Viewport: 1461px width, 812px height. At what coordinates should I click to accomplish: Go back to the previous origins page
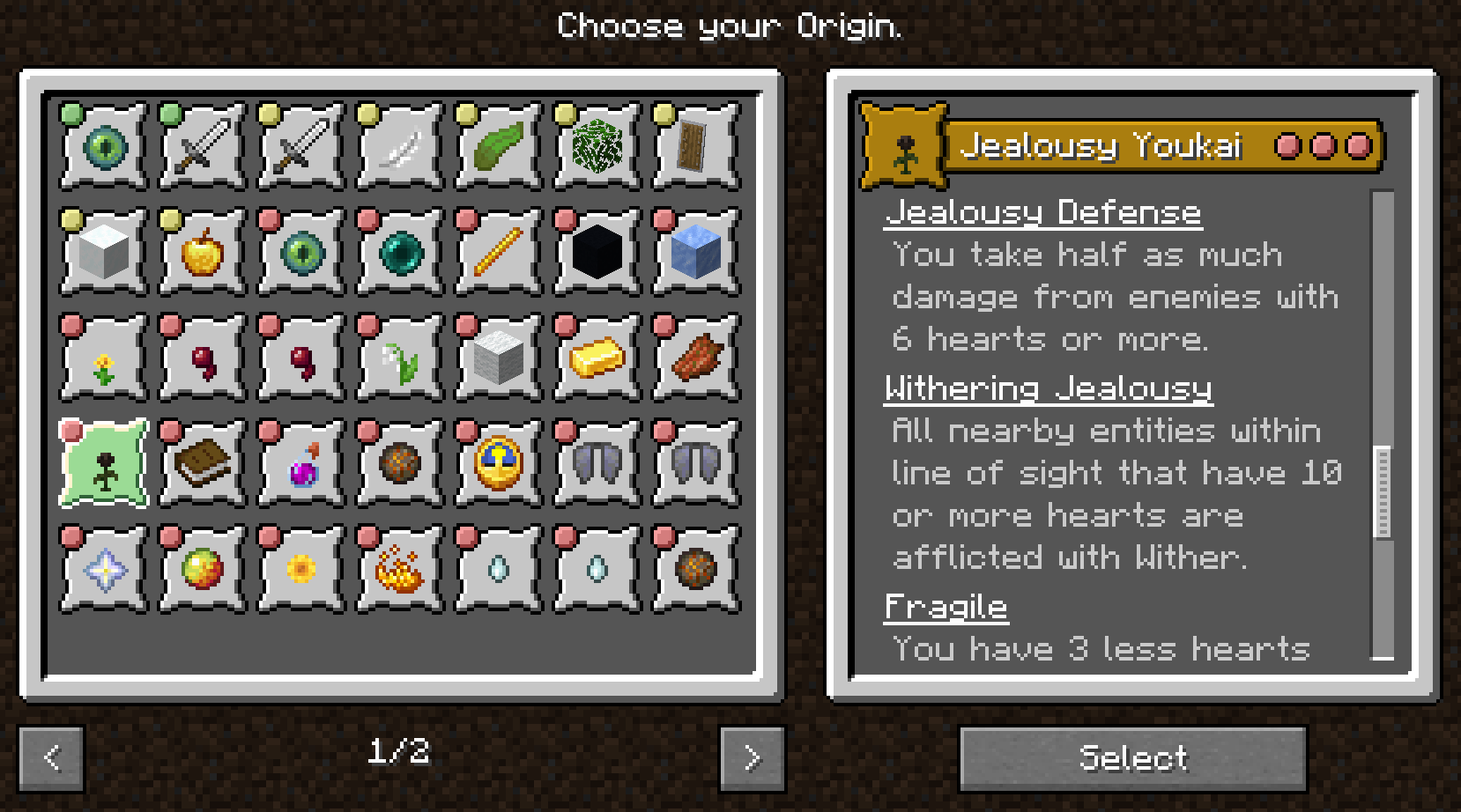coord(51,756)
